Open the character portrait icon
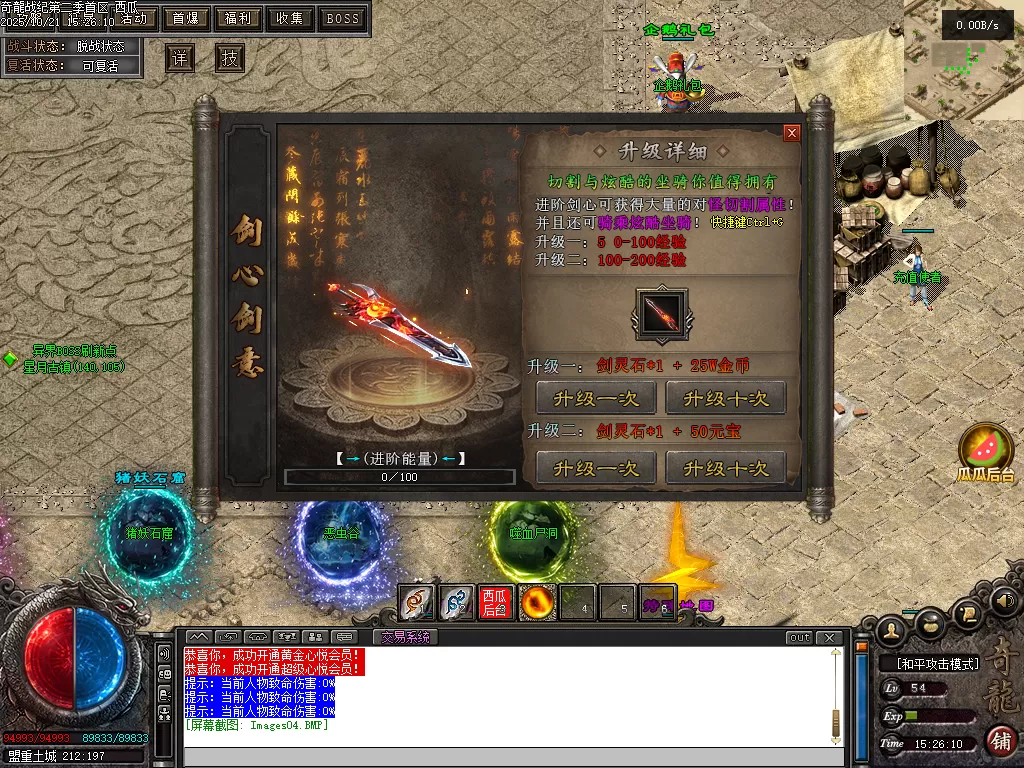The width and height of the screenshot is (1024, 768). point(891,628)
